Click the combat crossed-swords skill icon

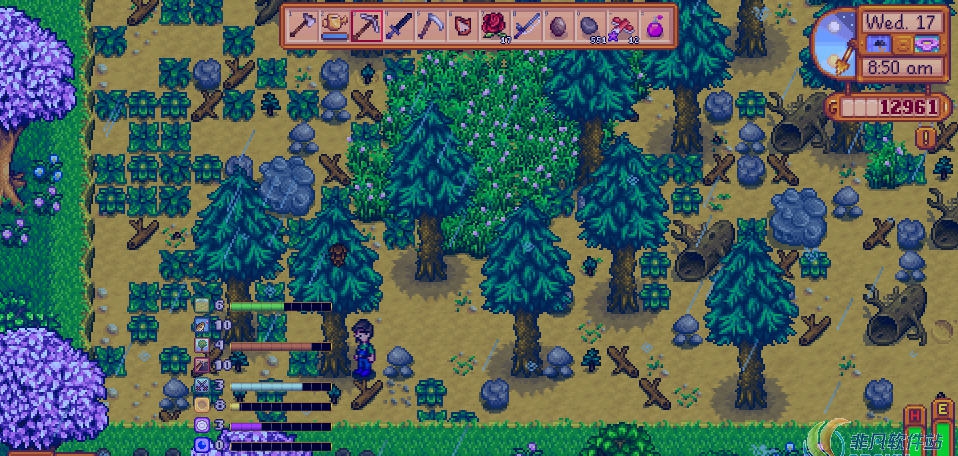[202, 385]
